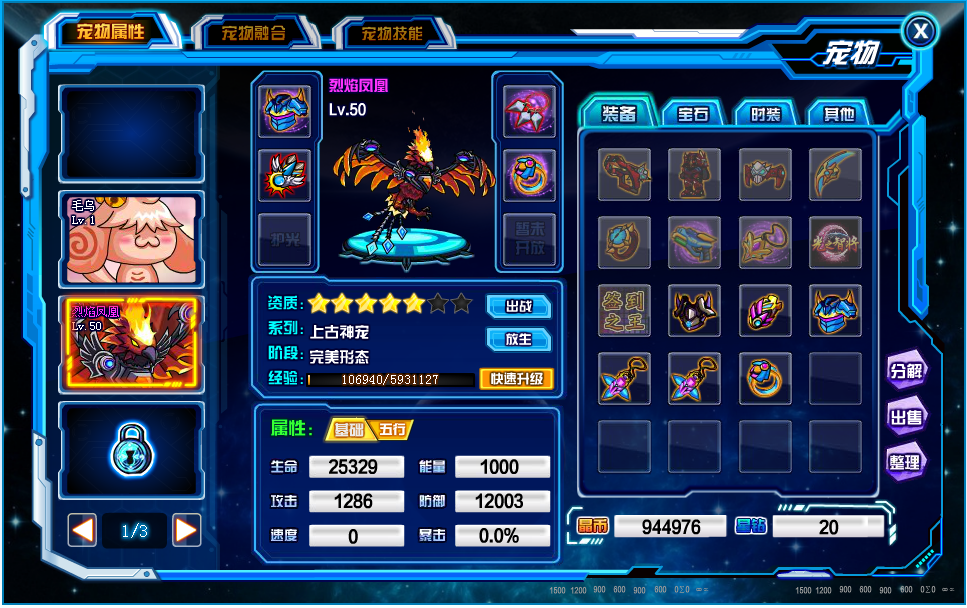Go to the previous pet page

82,530
